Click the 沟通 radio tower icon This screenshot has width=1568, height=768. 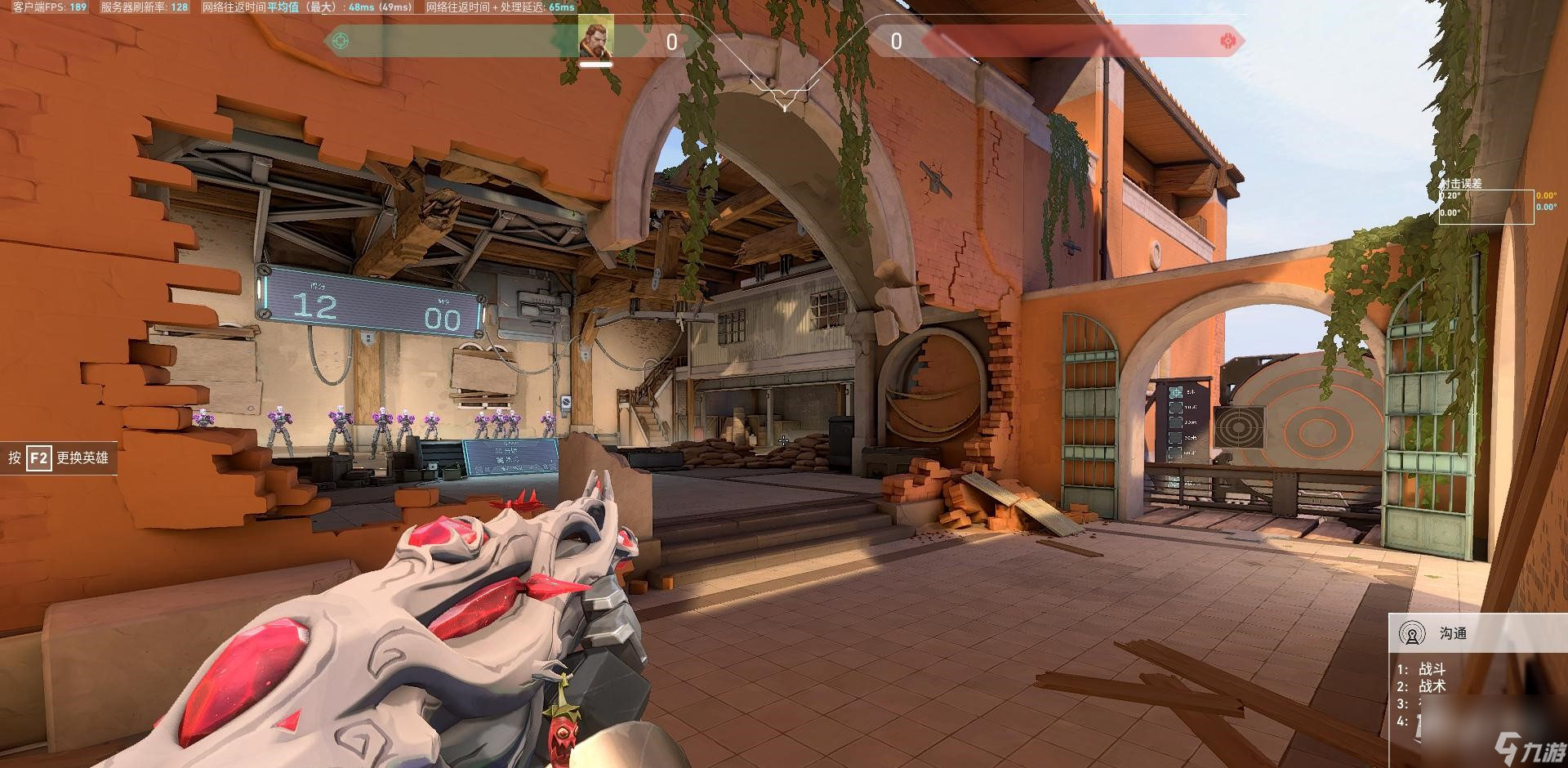pos(1412,633)
